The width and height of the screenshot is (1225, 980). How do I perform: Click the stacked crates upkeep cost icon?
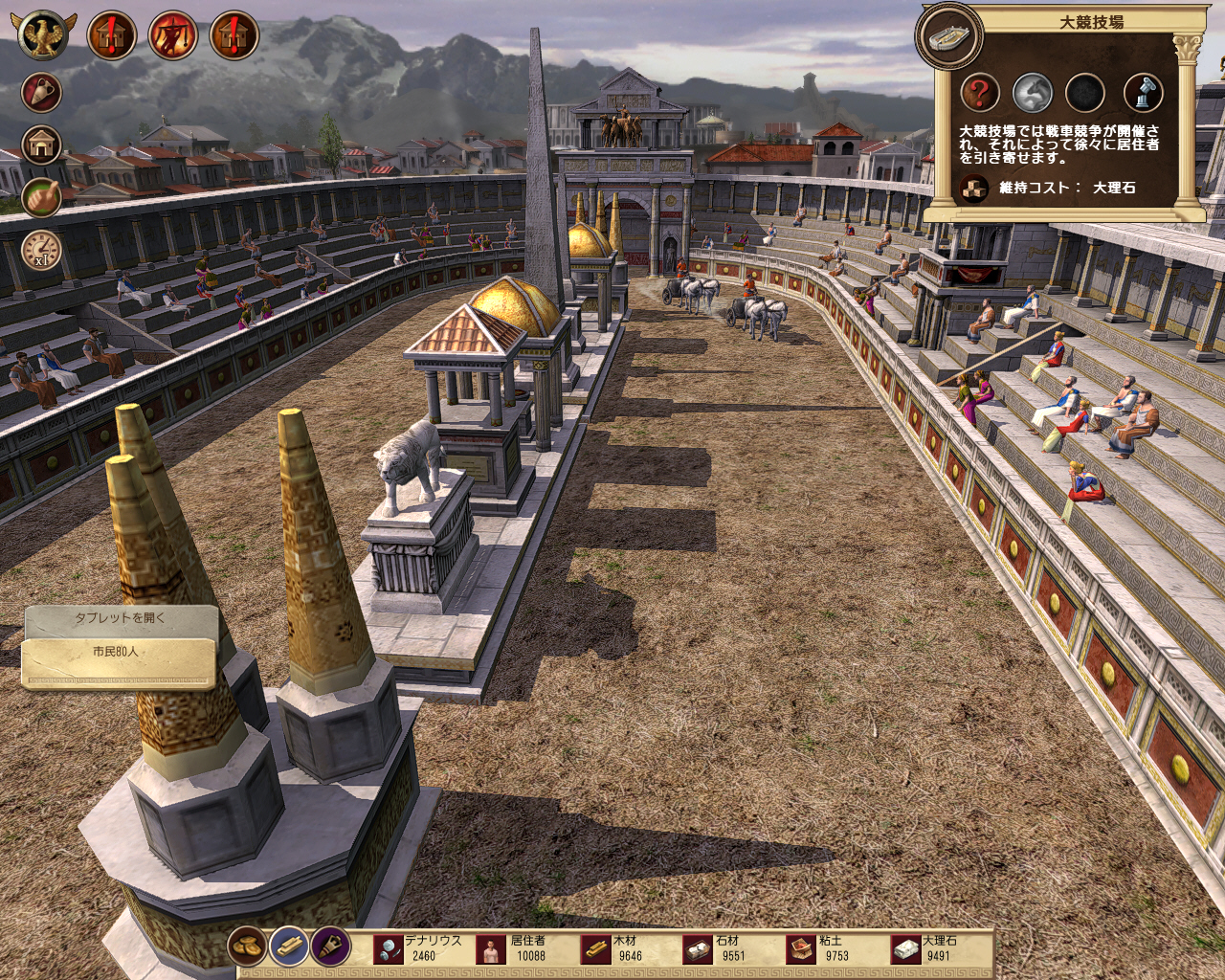coord(973,188)
